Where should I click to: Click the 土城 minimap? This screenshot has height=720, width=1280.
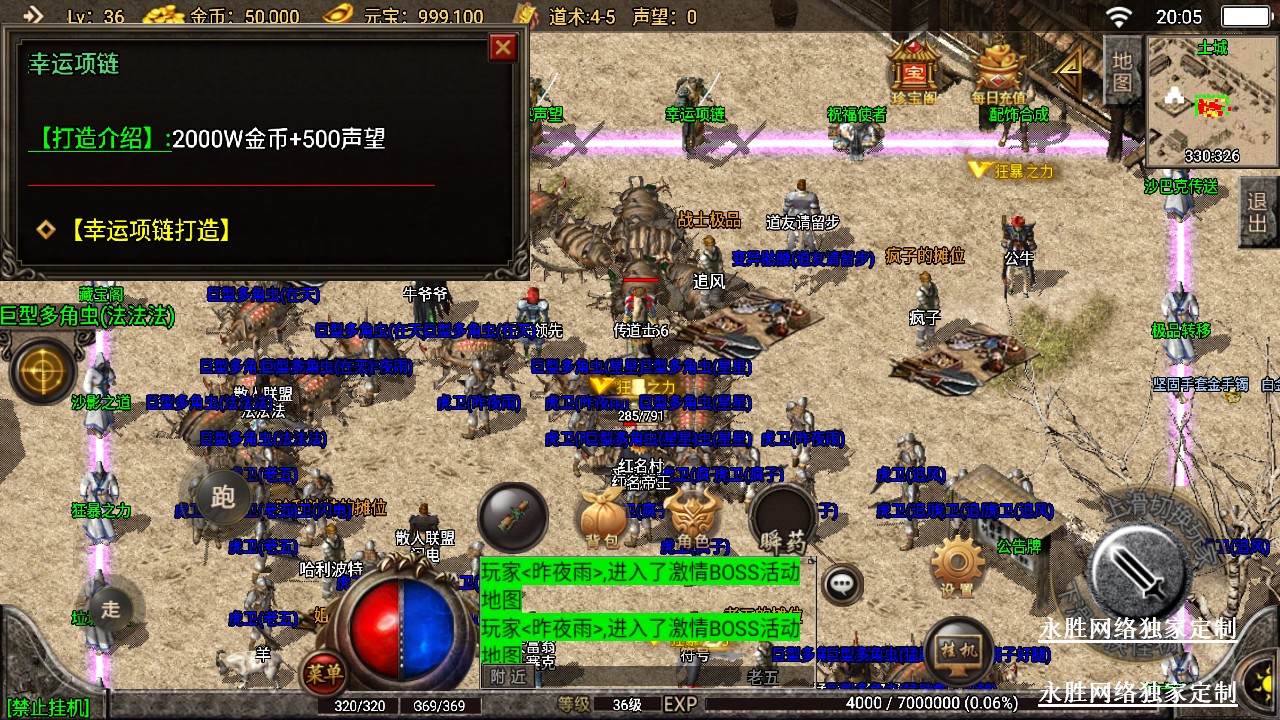coord(1212,101)
